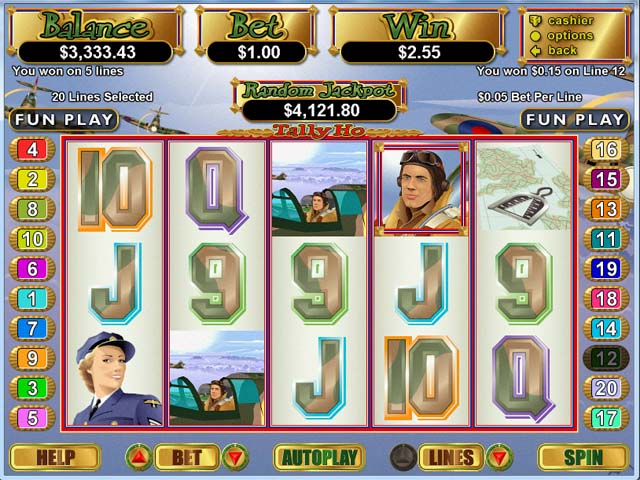Select payline number 7
Screen dimensions: 640x480
coord(32,328)
